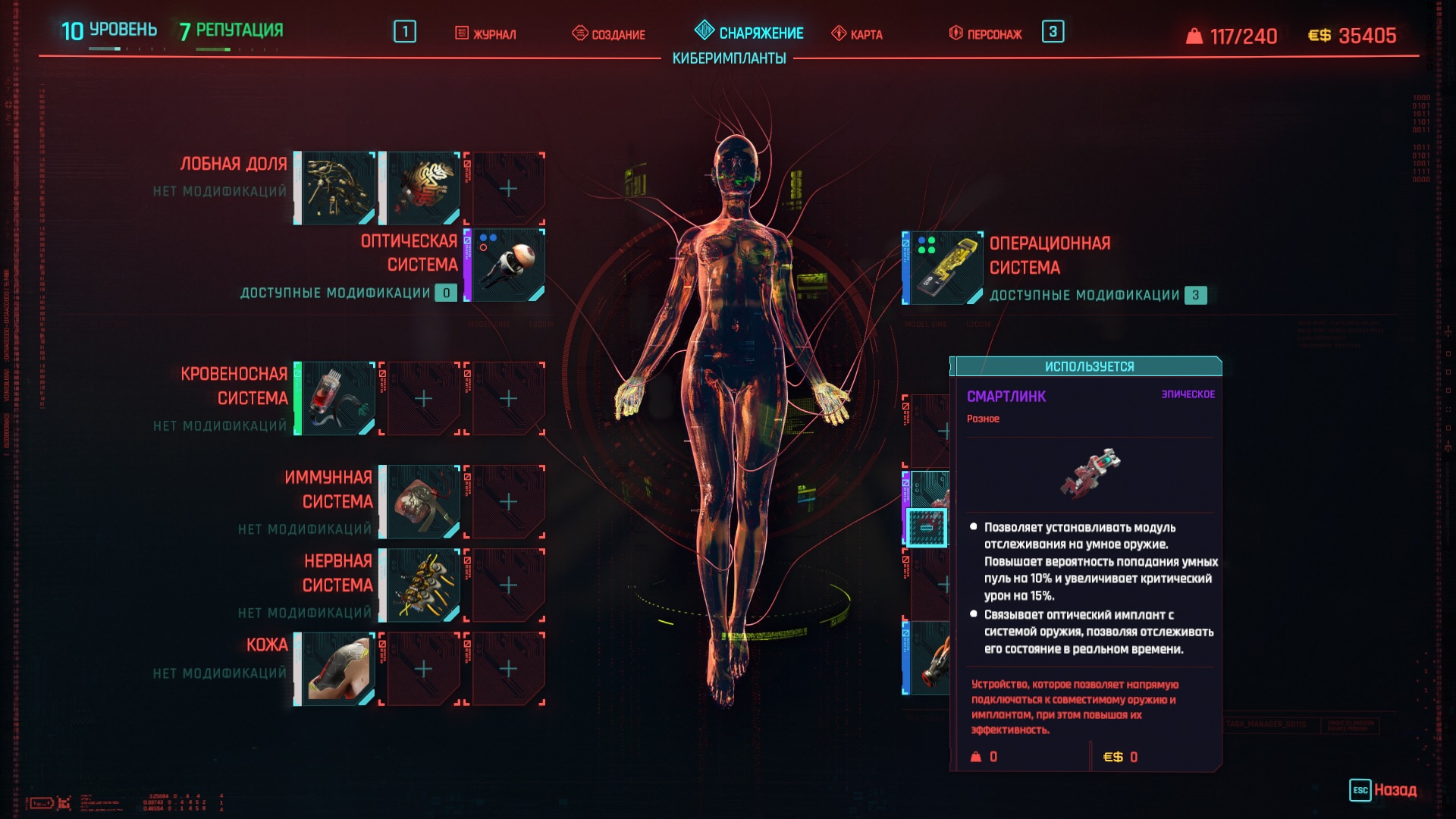Pick the immune system implant slot
1456x819 pixels.
point(422,502)
